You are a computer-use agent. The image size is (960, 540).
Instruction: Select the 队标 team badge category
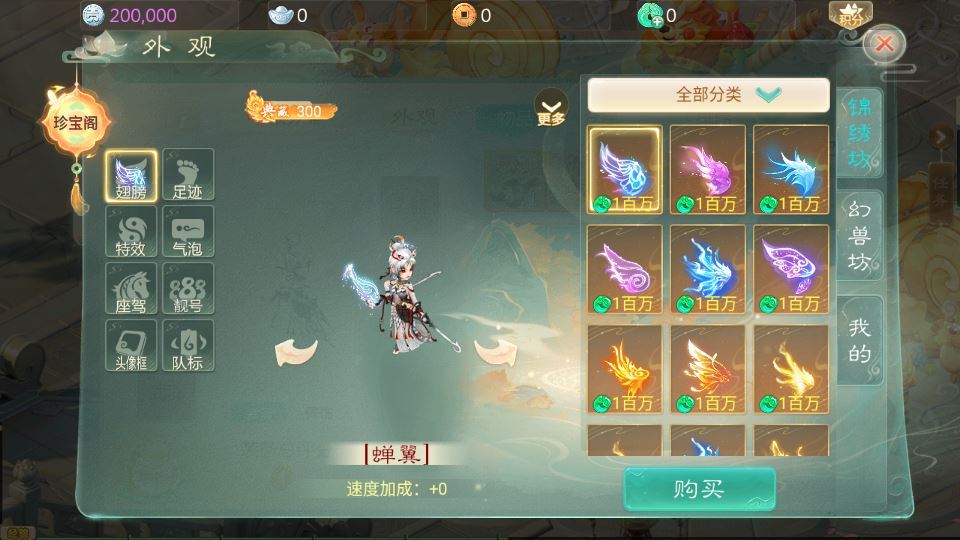point(188,346)
